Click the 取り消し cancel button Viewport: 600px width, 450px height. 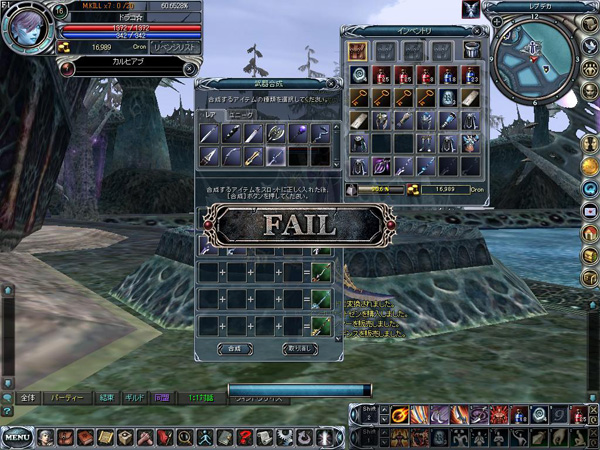click(x=301, y=348)
